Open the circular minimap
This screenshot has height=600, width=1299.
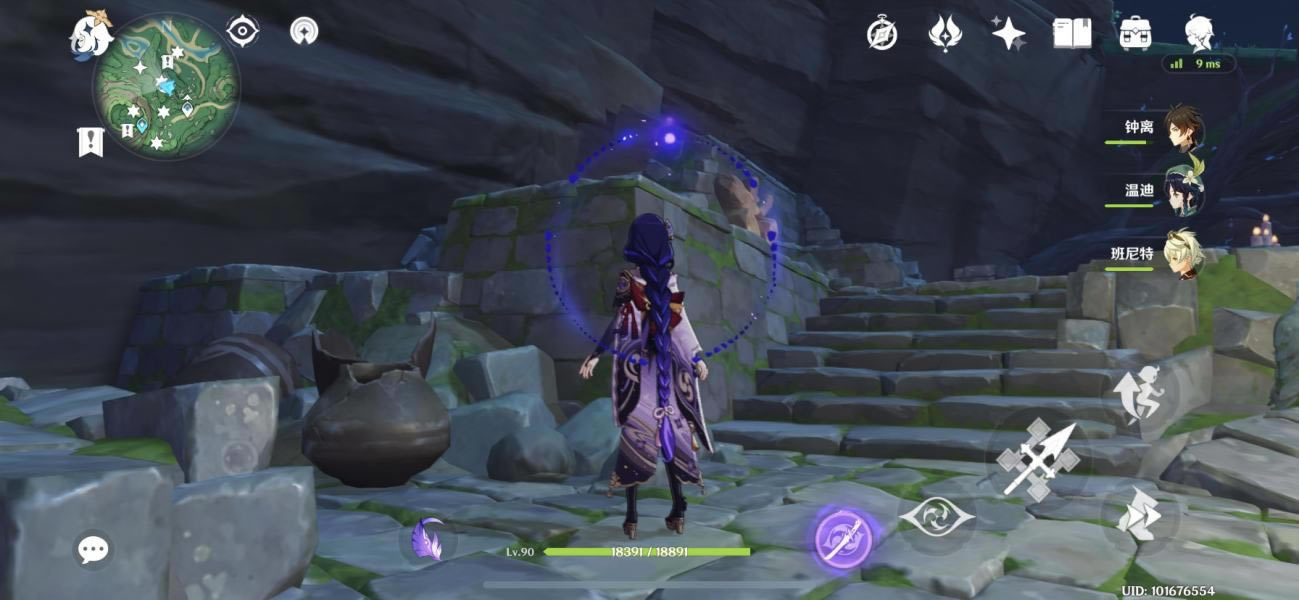tap(166, 85)
